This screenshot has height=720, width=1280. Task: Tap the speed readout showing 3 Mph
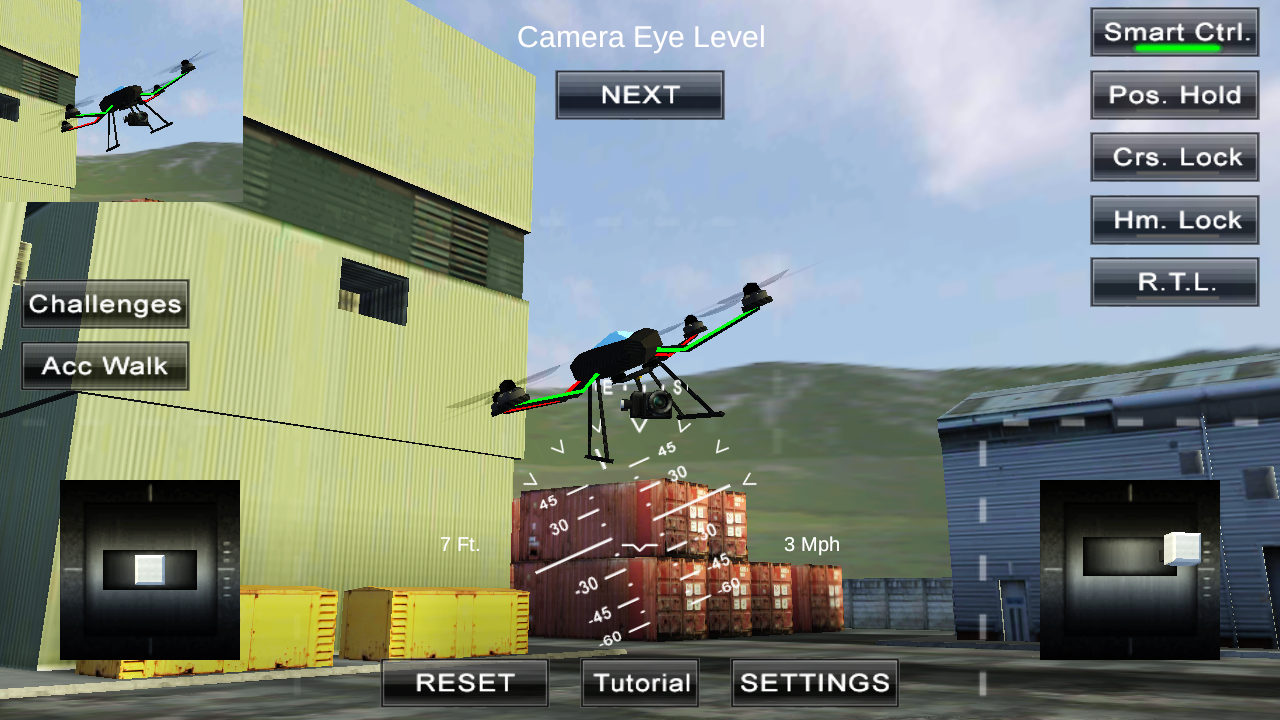click(x=812, y=545)
